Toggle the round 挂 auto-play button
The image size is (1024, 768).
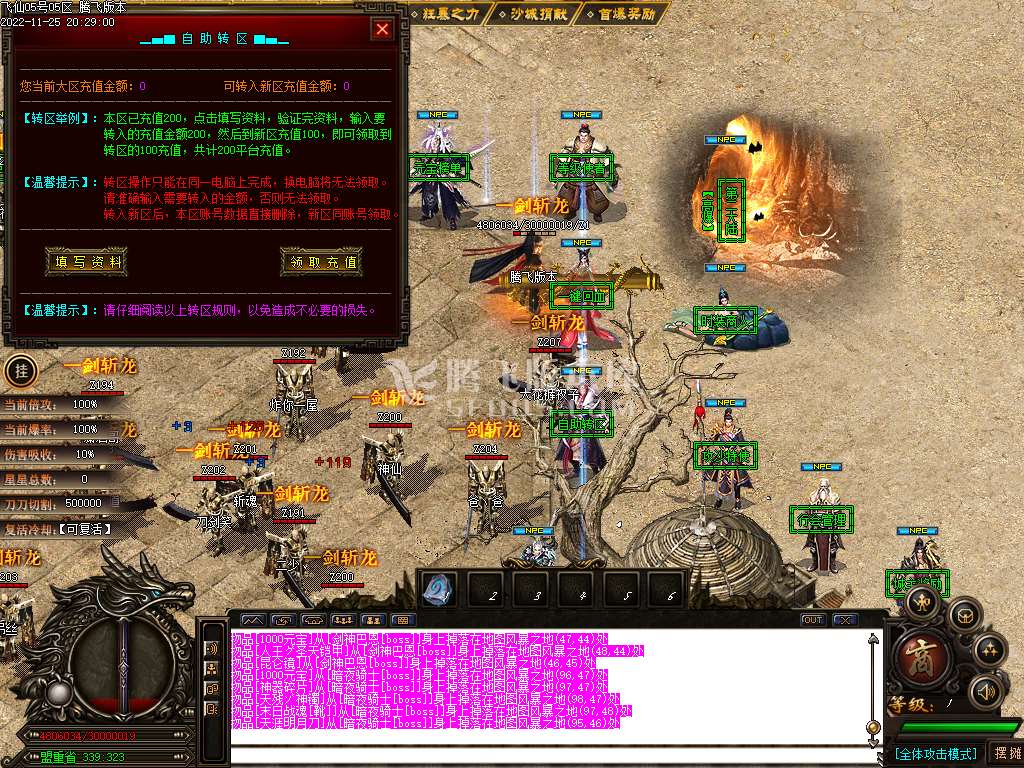tap(19, 371)
